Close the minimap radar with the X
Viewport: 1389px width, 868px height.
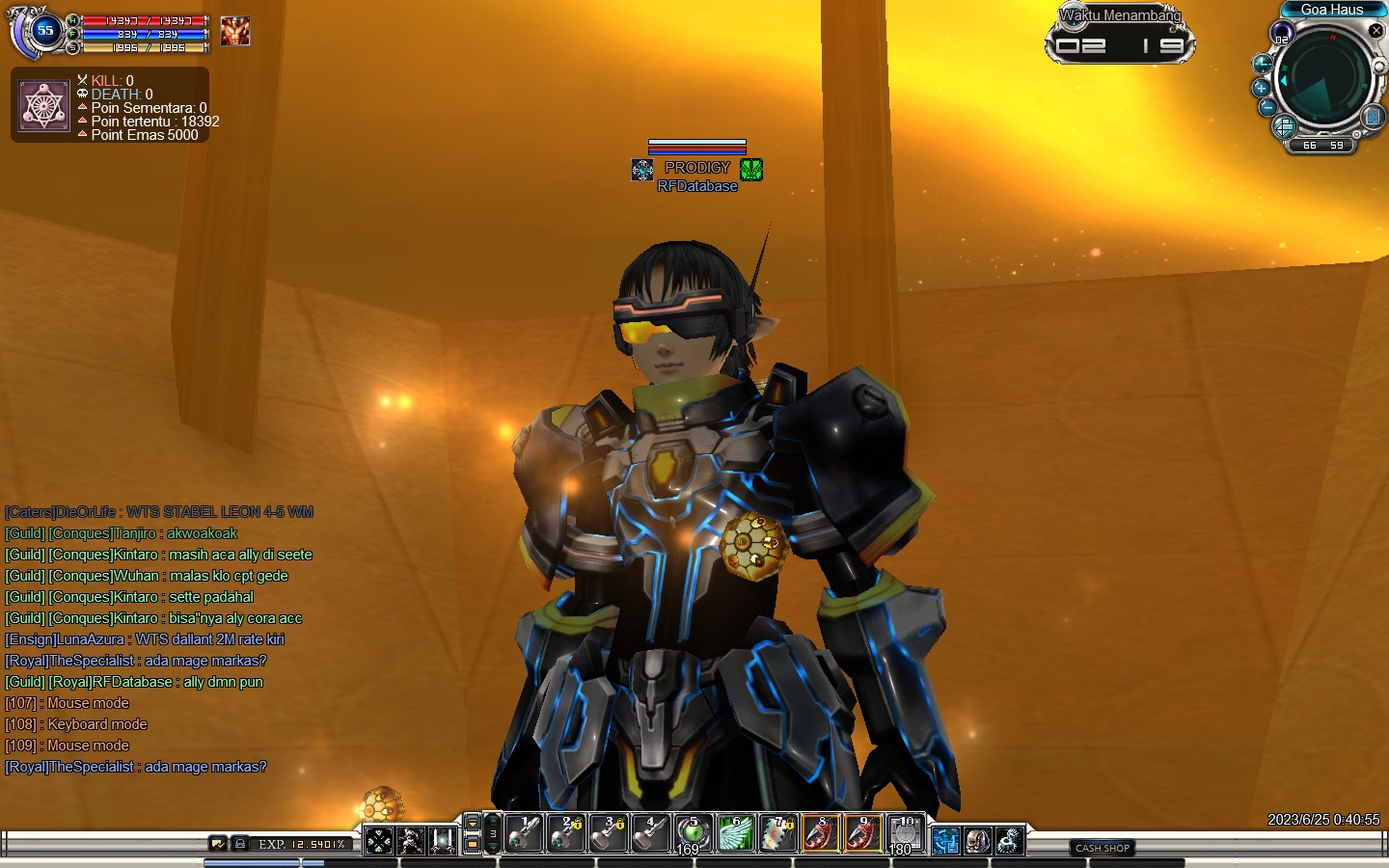pos(1376,31)
